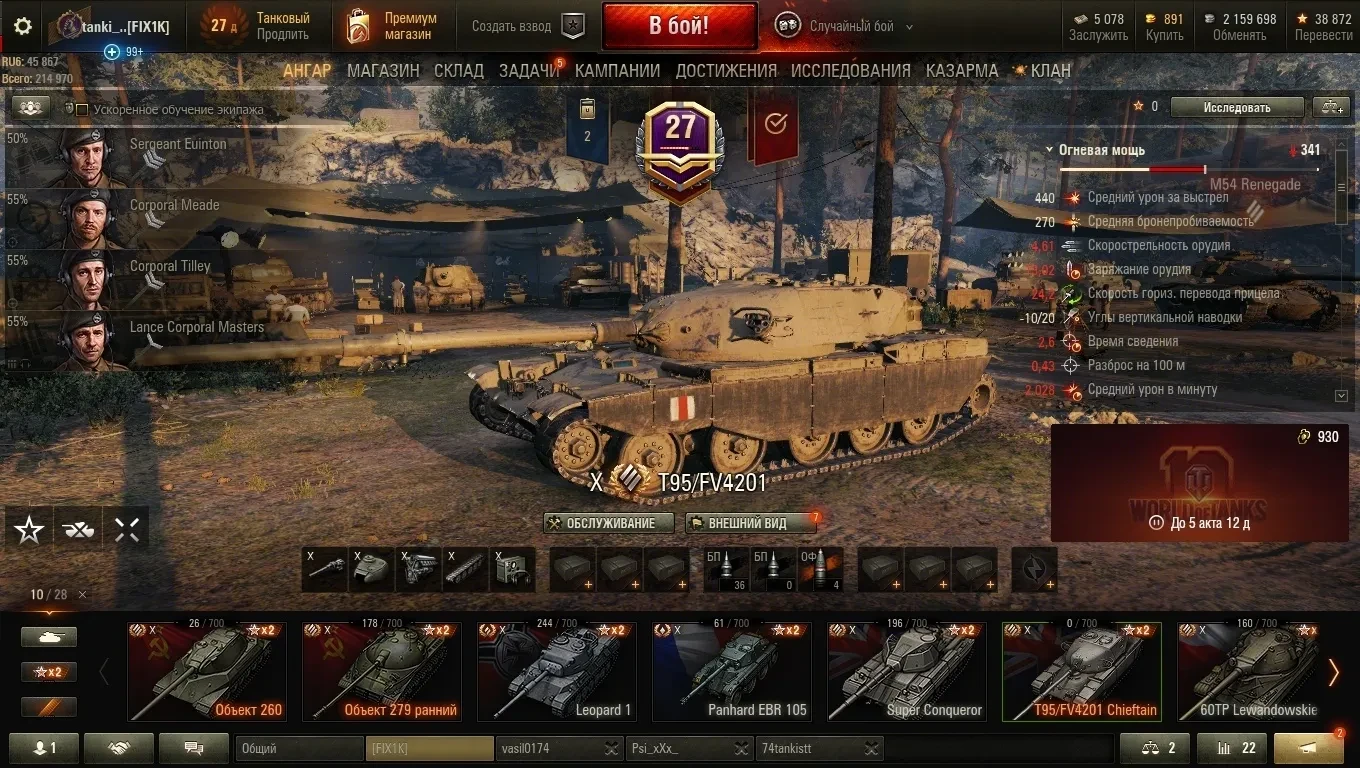
Task: Toggle Ускоренное обучение экипажа checkbox
Action: (x=83, y=110)
